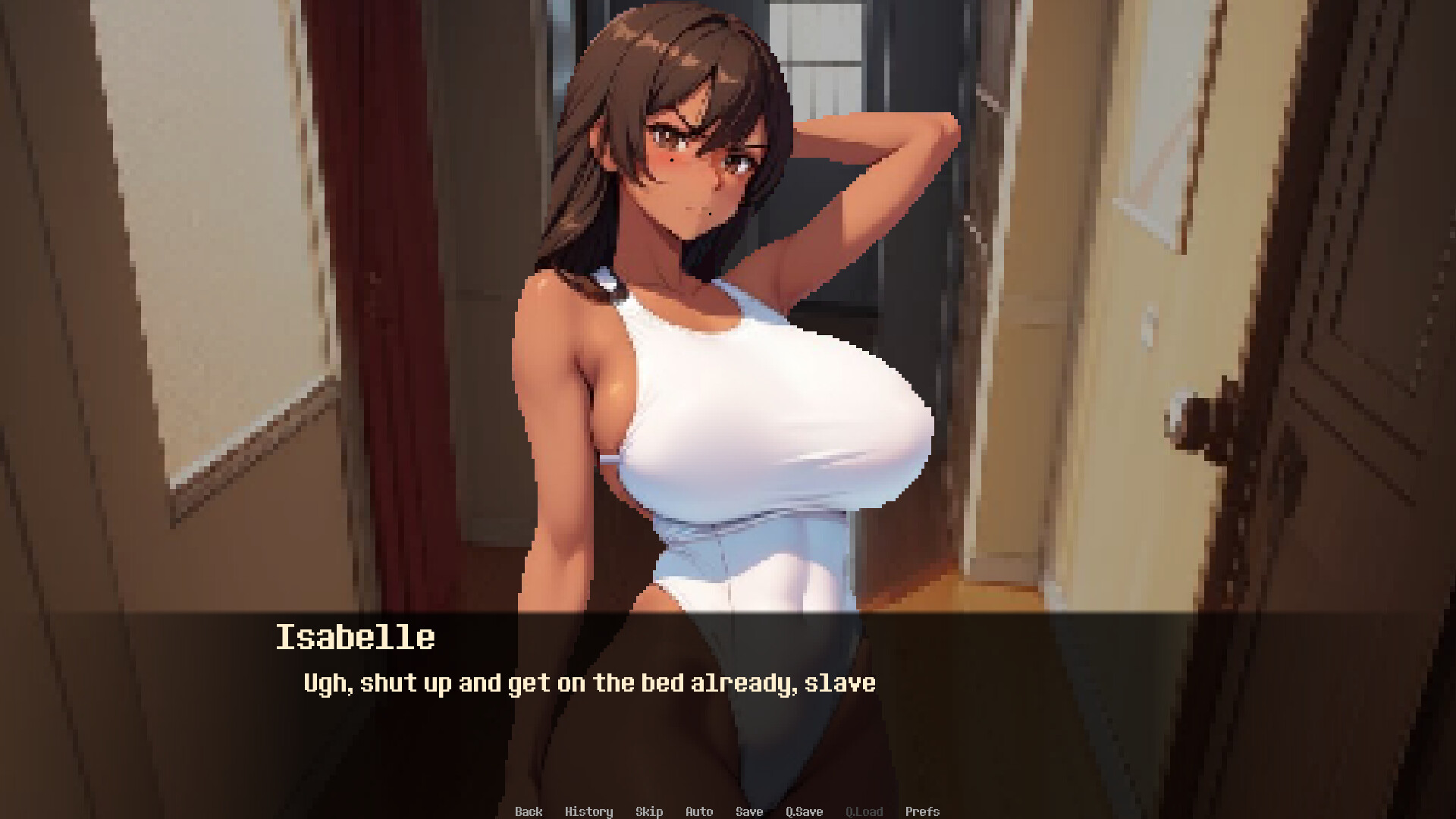Open the Prefs settings screen
This screenshot has width=1456, height=819.
[x=924, y=811]
